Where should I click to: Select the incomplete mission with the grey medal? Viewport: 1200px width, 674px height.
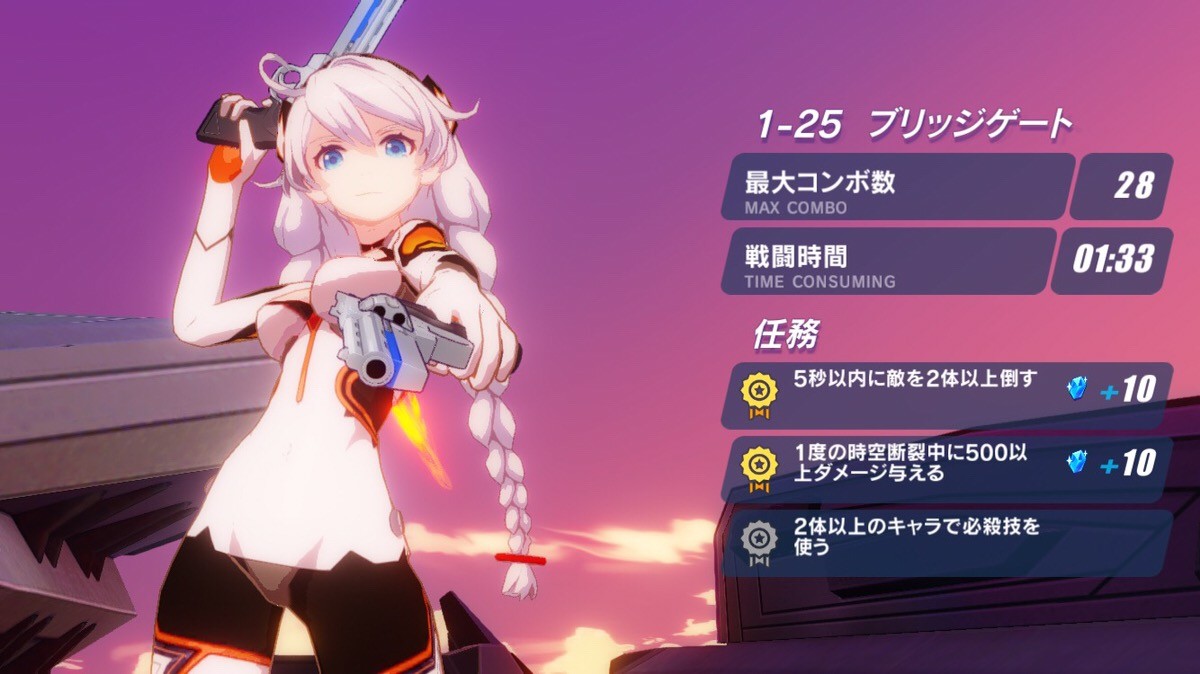945,539
